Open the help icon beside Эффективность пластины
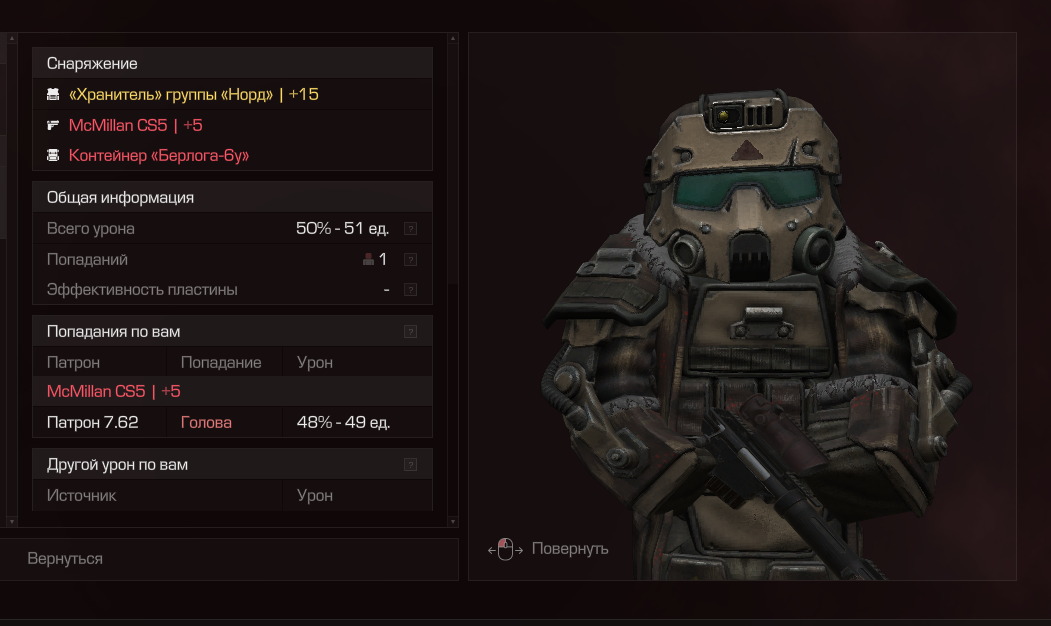Image resolution: width=1051 pixels, height=626 pixels. click(410, 290)
